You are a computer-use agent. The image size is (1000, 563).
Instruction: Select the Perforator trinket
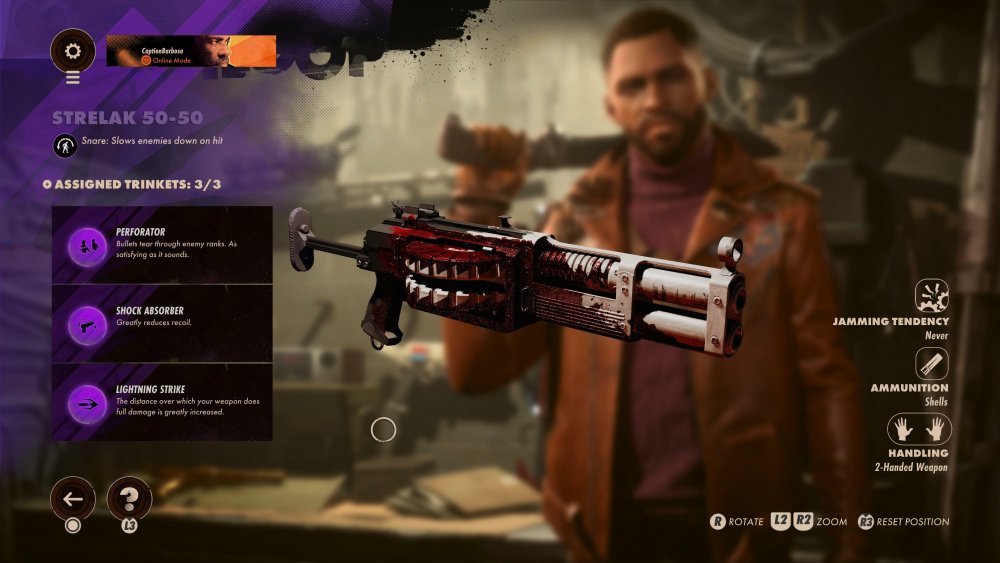[x=162, y=246]
